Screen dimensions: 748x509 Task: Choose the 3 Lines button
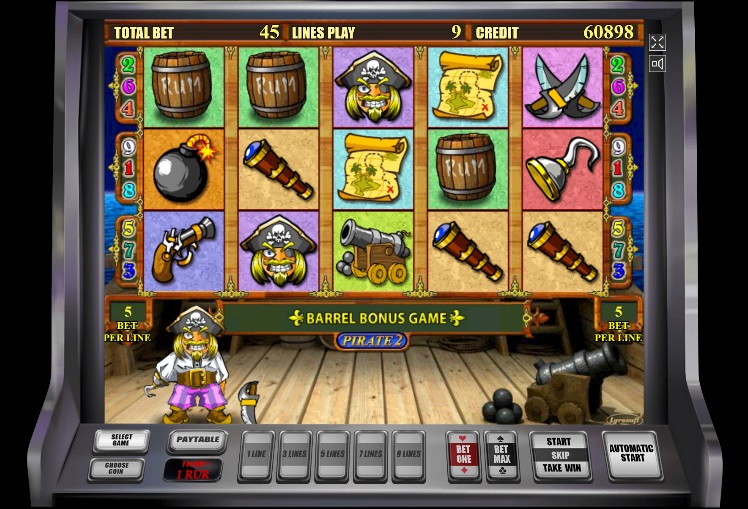point(294,453)
